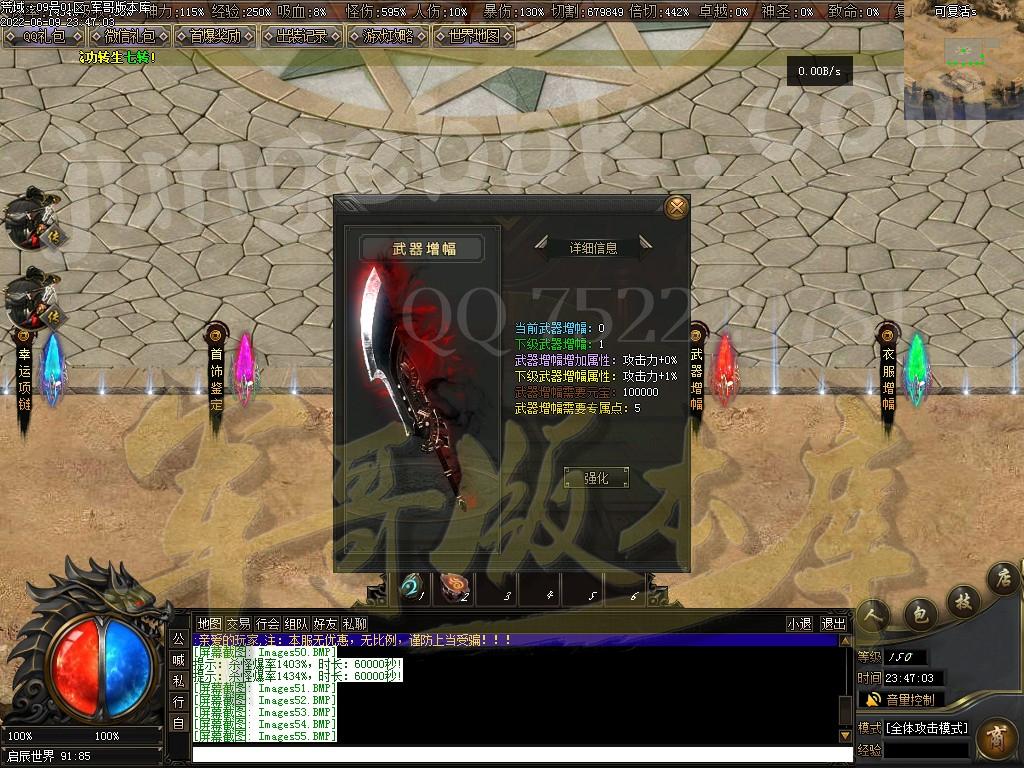Switch chat to the 行会 guild tab
Screen dimensions: 1024x768
click(267, 623)
